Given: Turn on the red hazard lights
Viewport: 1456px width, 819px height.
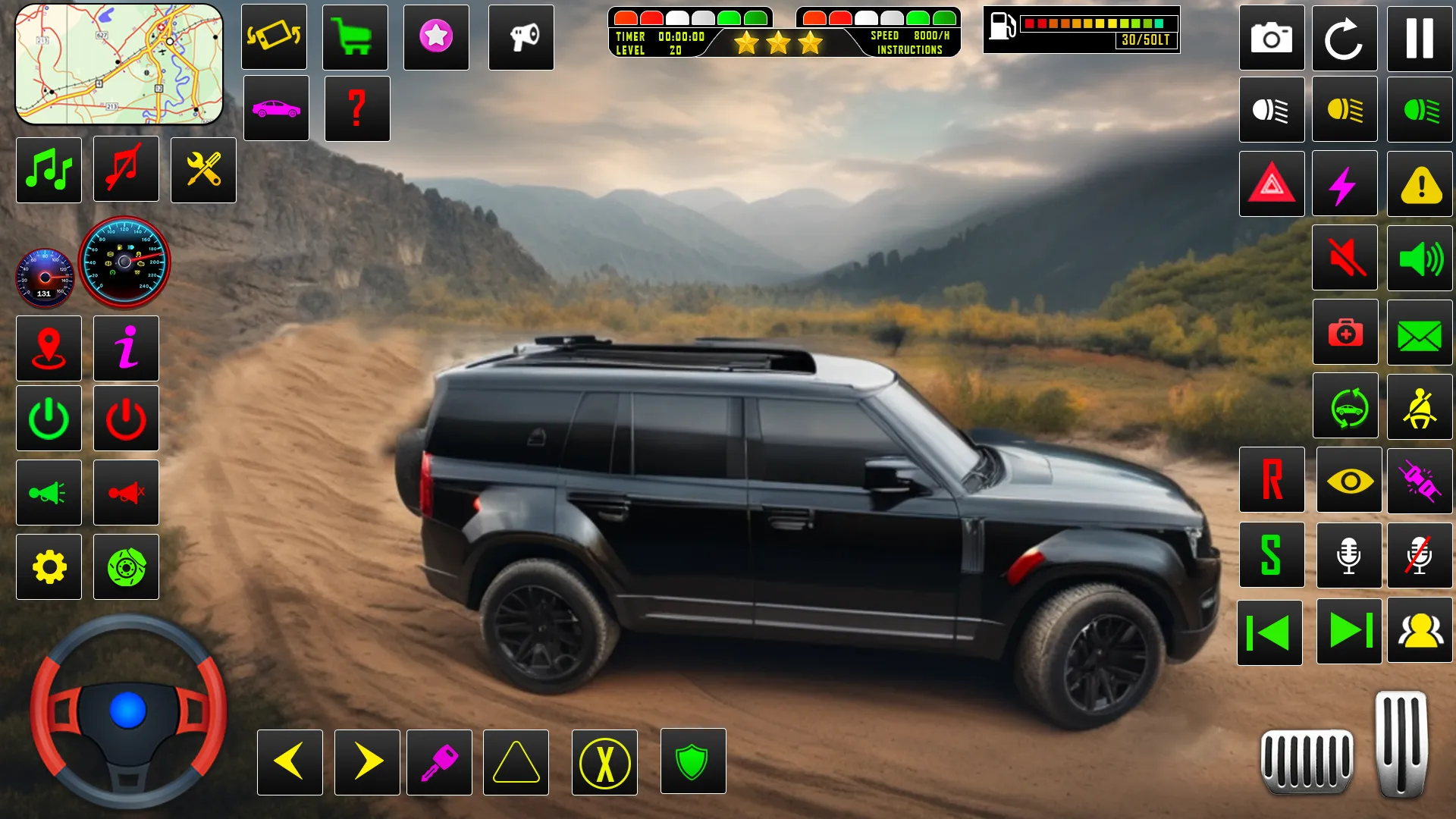Looking at the screenshot, I should (x=1272, y=184).
